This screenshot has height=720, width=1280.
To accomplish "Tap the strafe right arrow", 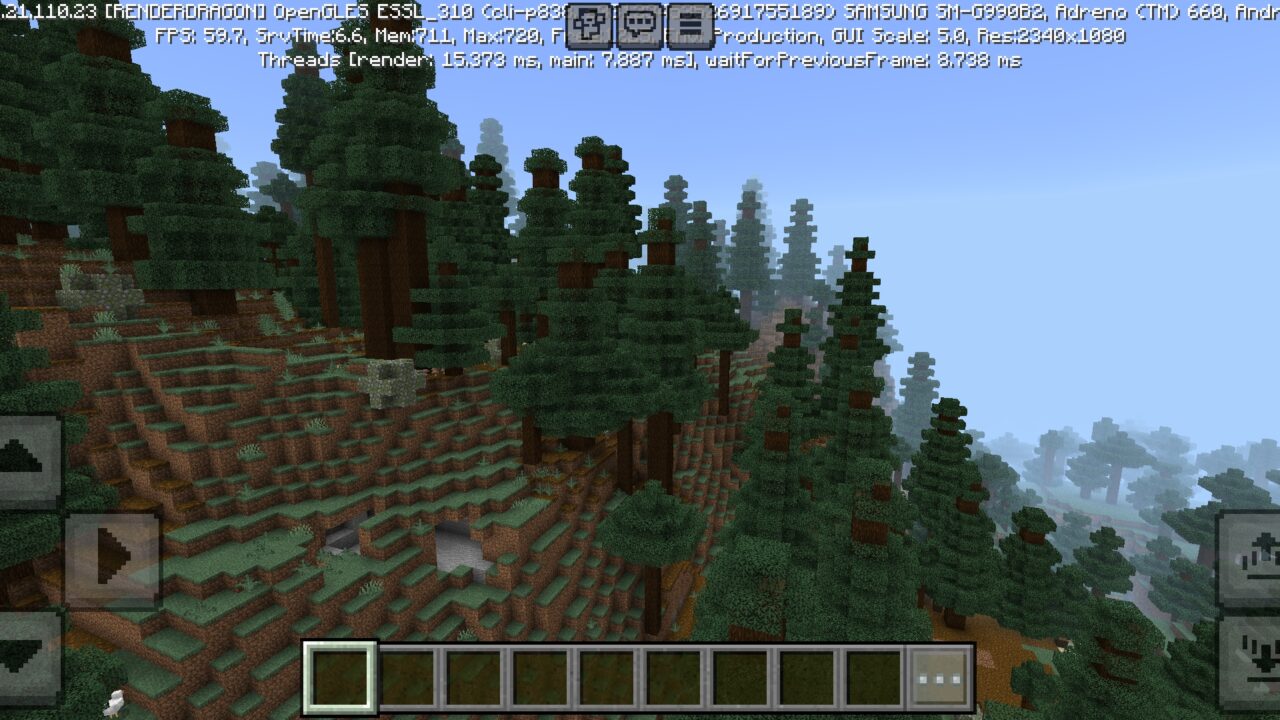I will 112,558.
